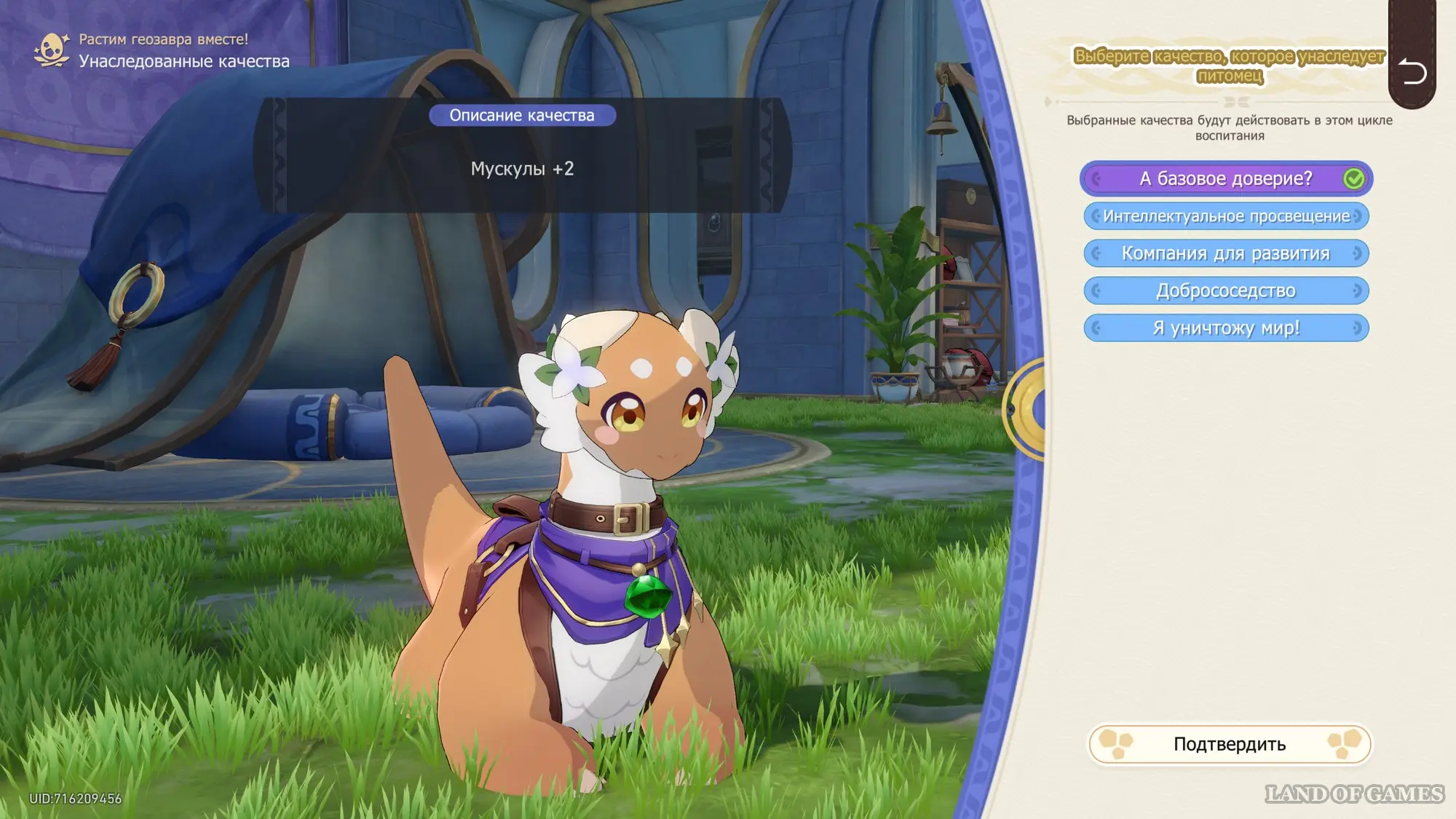Image resolution: width=1456 pixels, height=819 pixels.
Task: Select the «А базовое доверие?» trait
Action: click(1225, 178)
